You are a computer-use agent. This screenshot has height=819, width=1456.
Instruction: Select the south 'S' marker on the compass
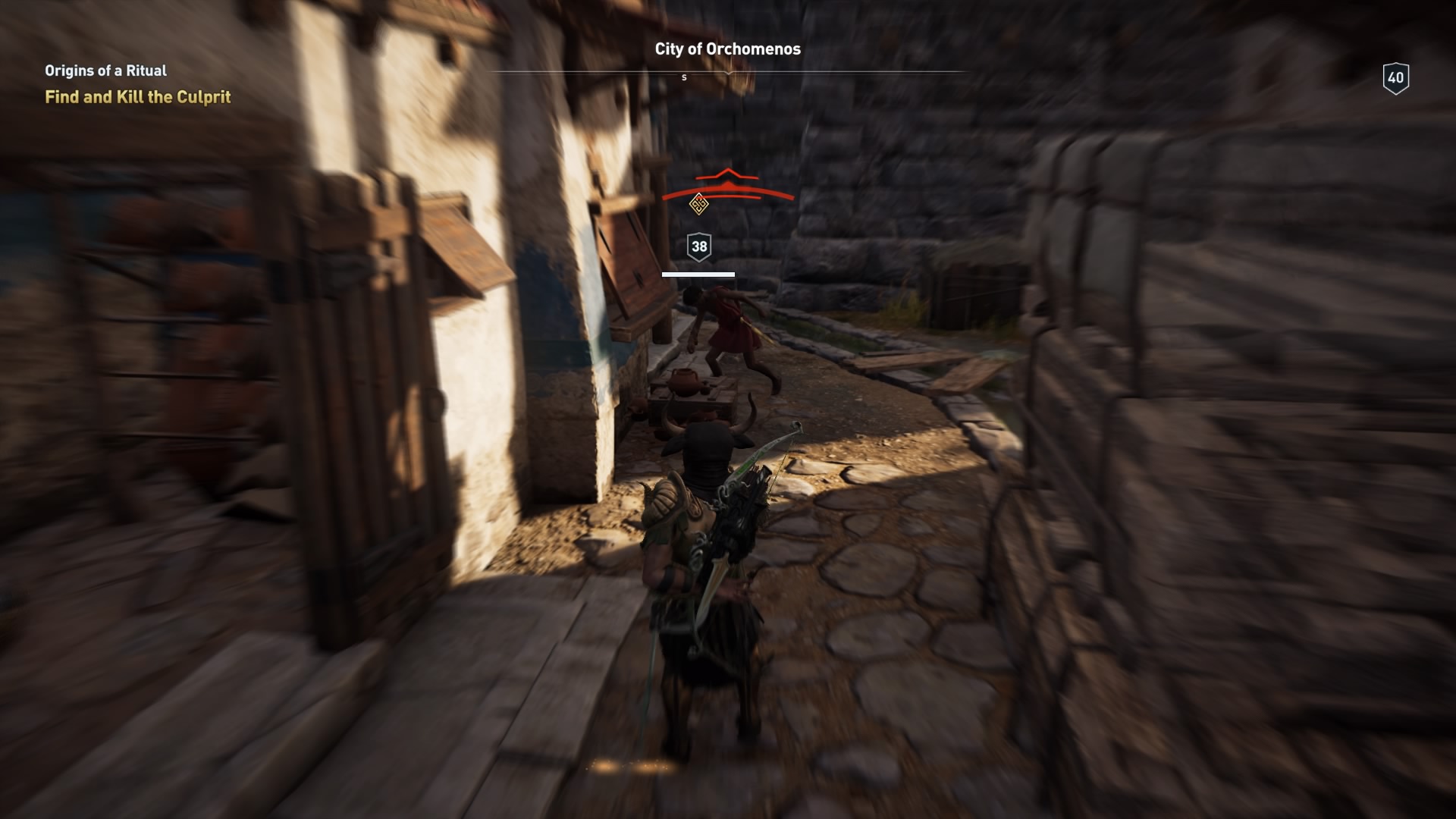tap(684, 77)
